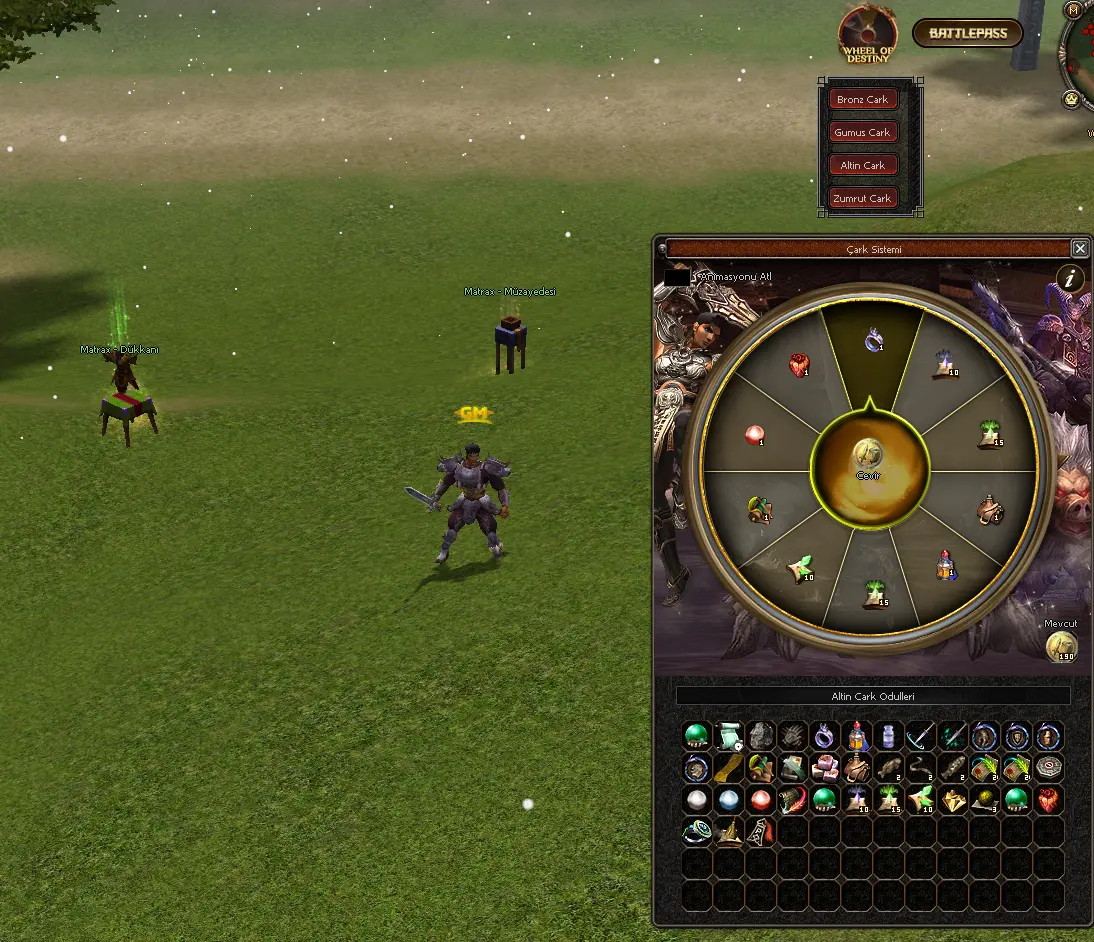The height and width of the screenshot is (942, 1094).
Task: Open the Wheel of Destiny icon
Action: [867, 34]
